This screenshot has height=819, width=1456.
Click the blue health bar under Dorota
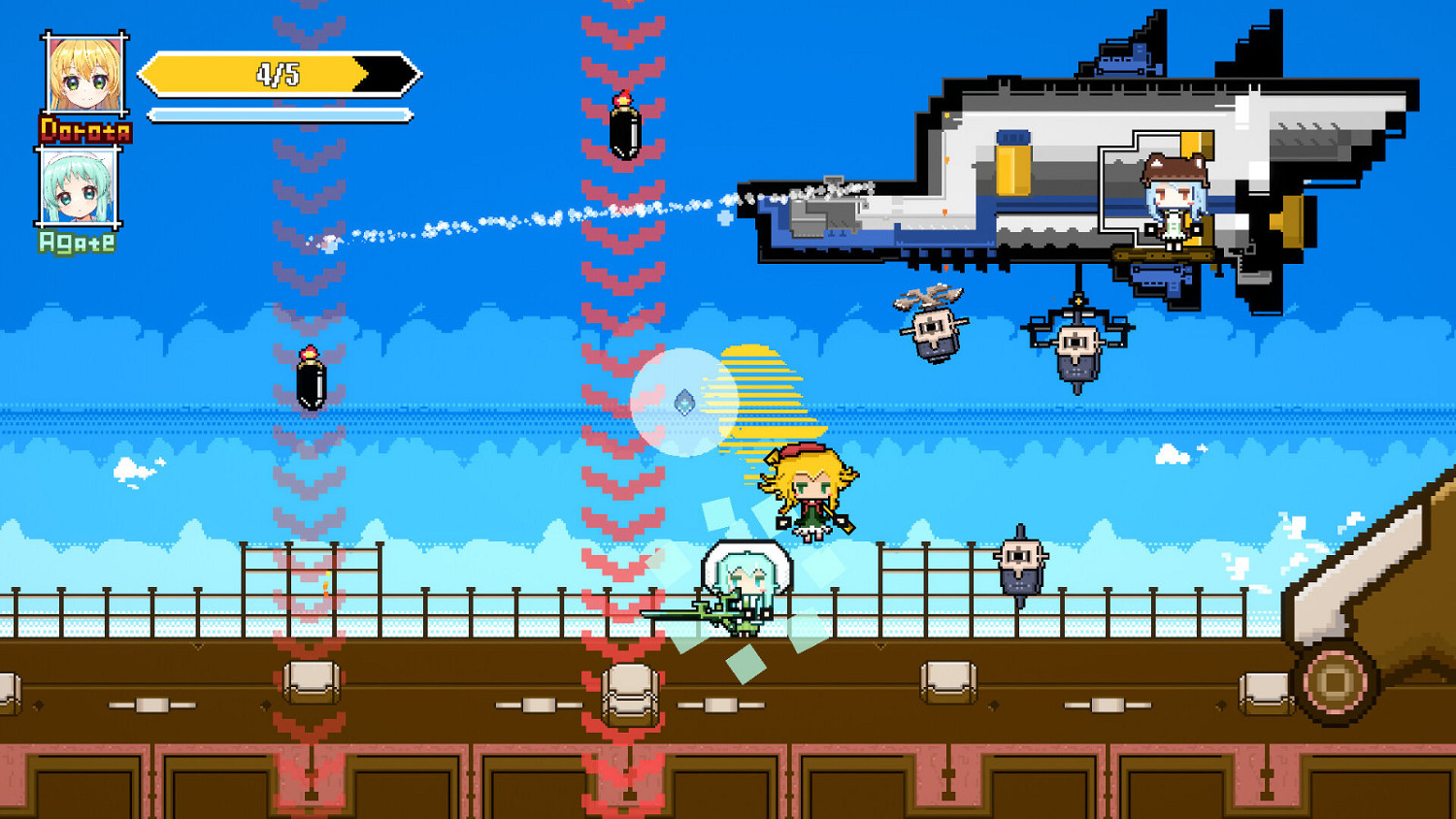click(277, 113)
